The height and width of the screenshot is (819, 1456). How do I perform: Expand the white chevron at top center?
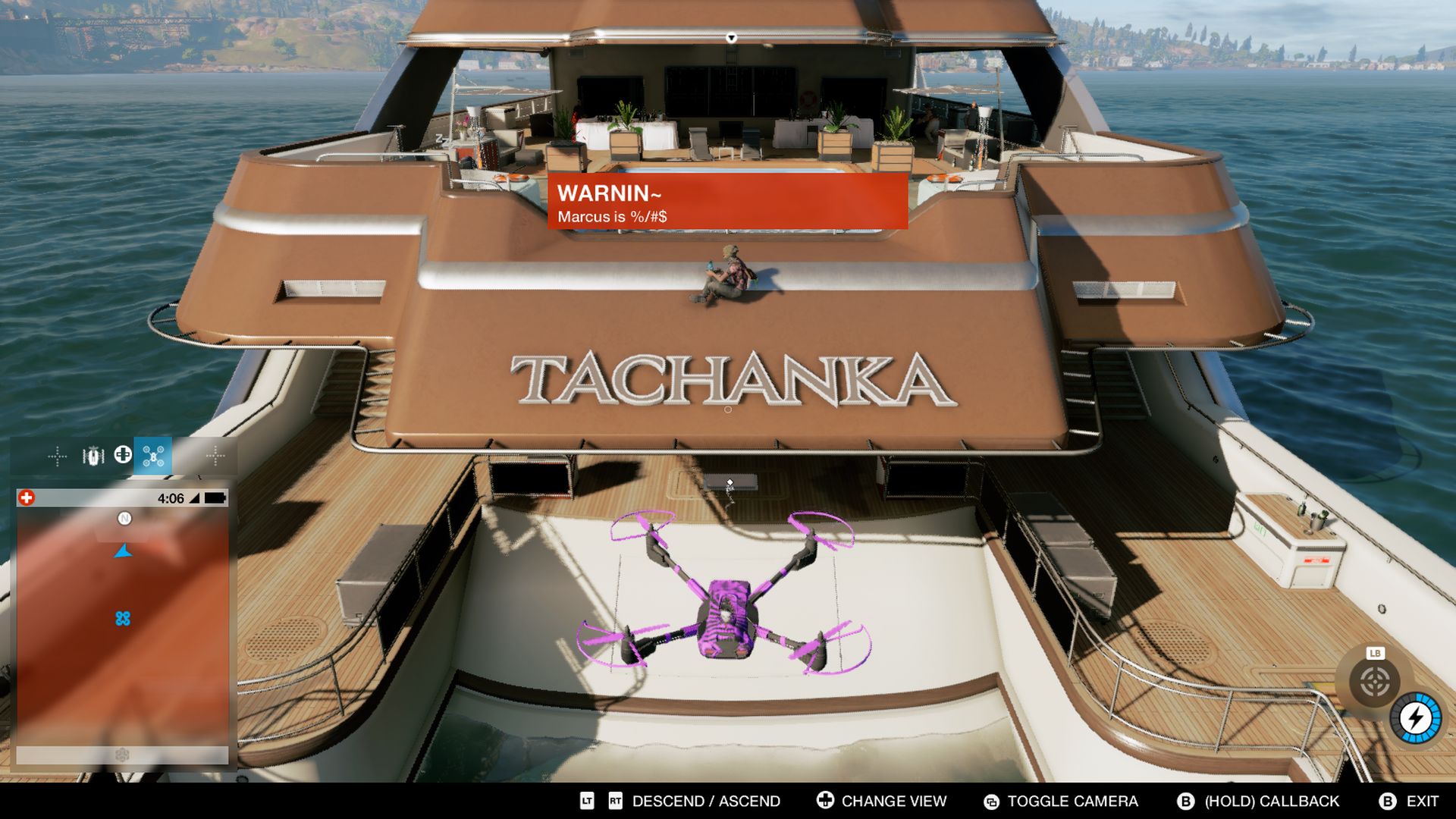pos(732,36)
